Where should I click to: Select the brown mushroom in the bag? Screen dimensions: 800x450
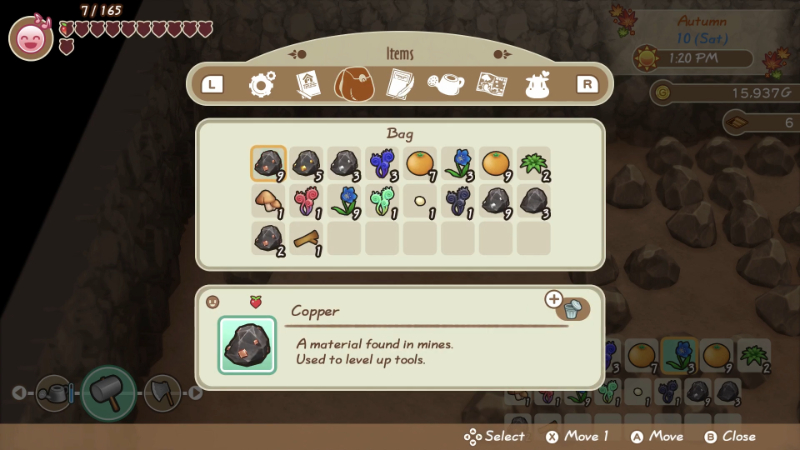[x=268, y=201]
